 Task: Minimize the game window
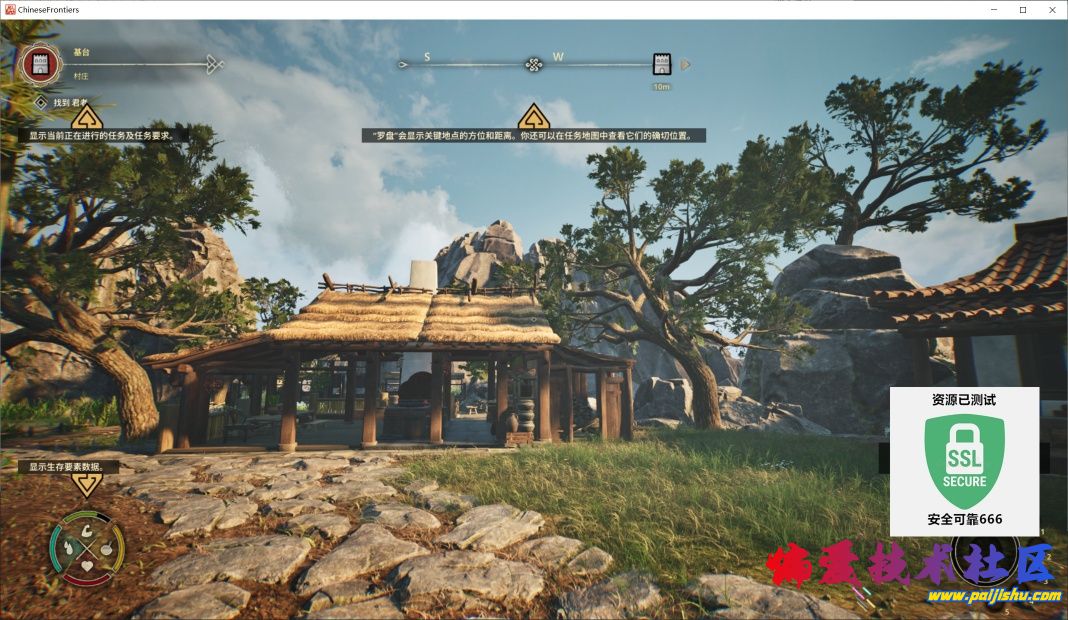pyautogui.click(x=995, y=10)
